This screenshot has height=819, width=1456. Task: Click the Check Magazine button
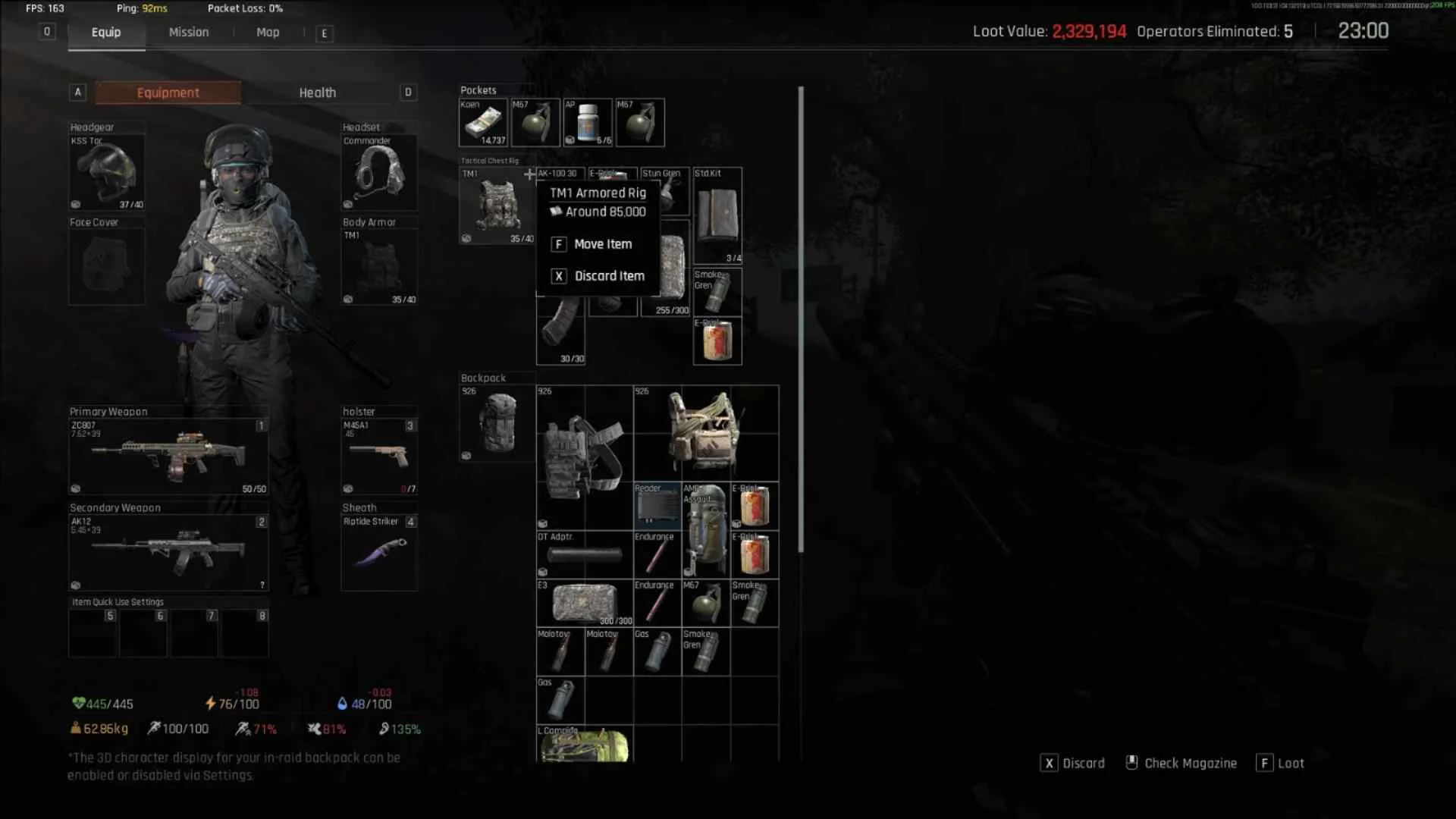(x=1181, y=763)
